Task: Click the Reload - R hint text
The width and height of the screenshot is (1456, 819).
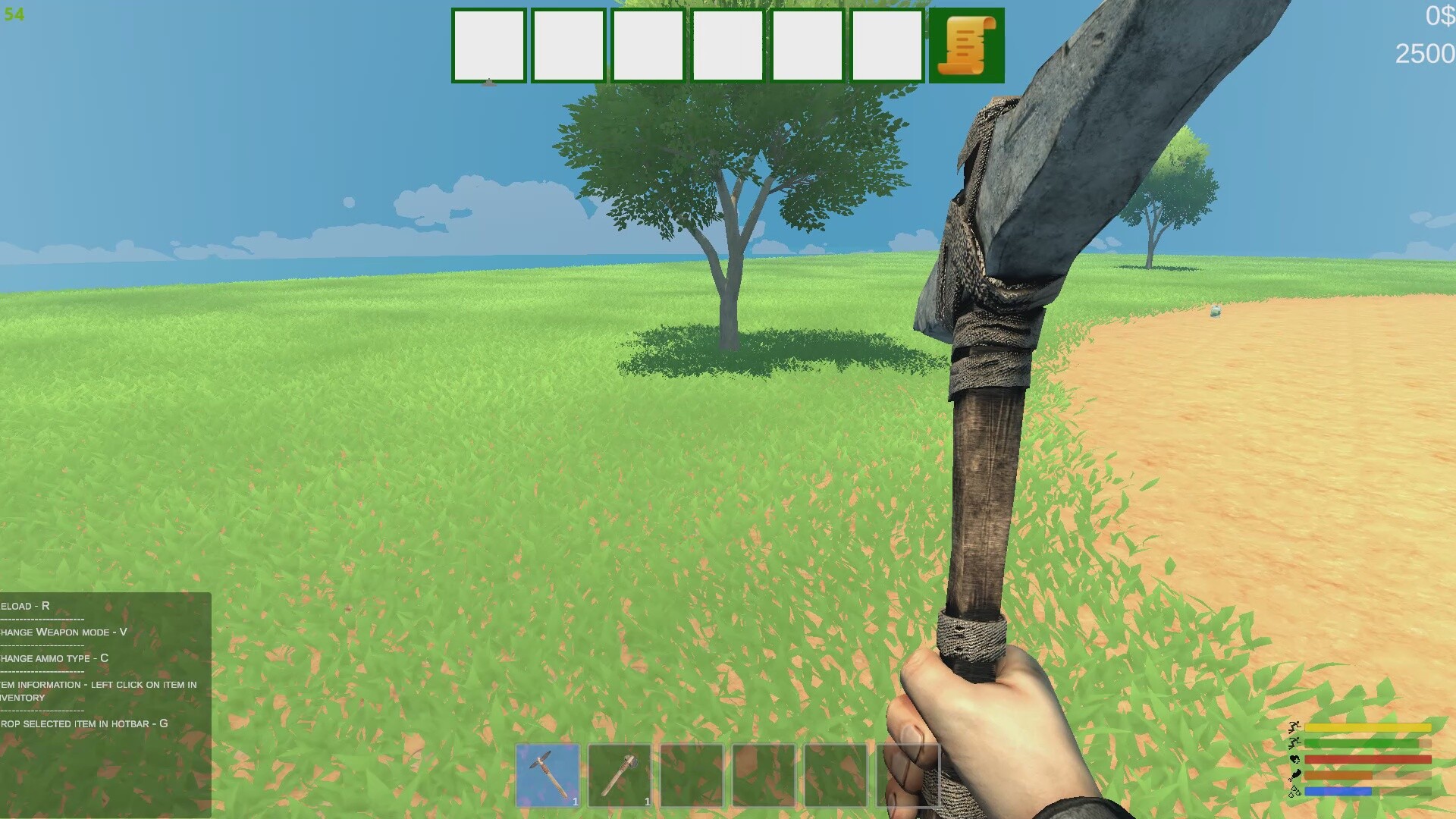Action: coord(23,606)
